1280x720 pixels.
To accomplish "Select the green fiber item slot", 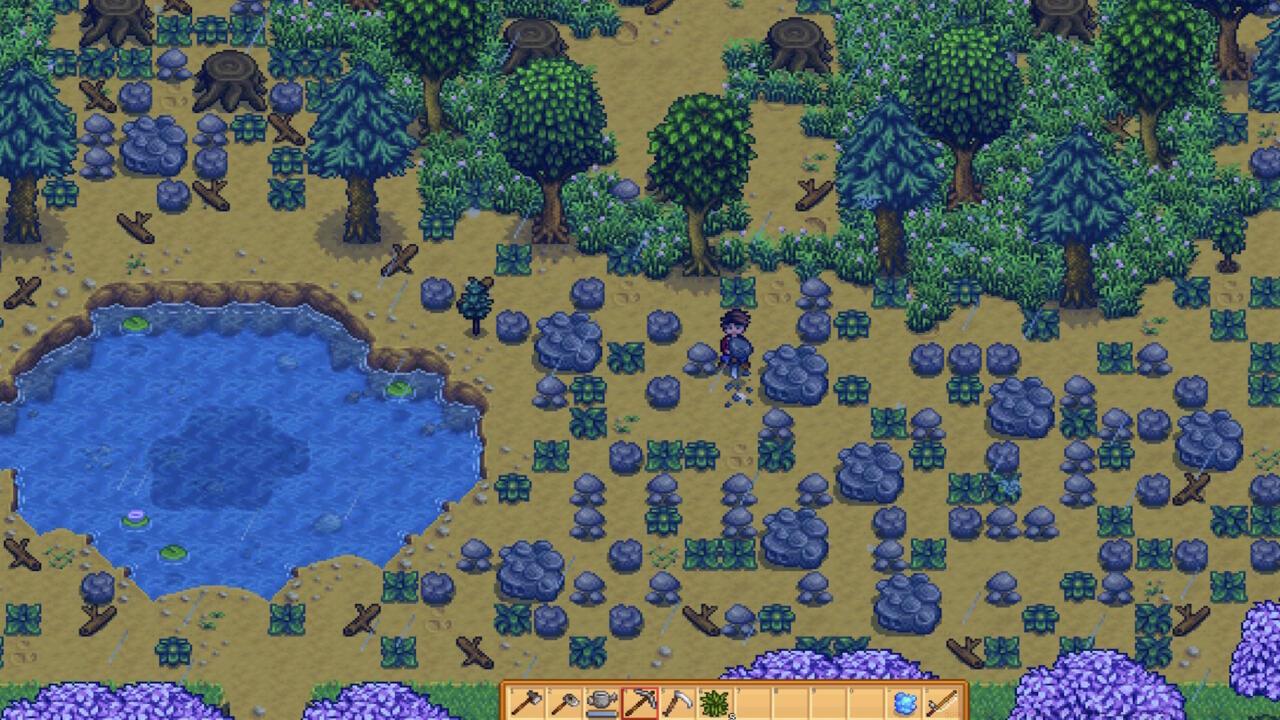I will (x=716, y=702).
